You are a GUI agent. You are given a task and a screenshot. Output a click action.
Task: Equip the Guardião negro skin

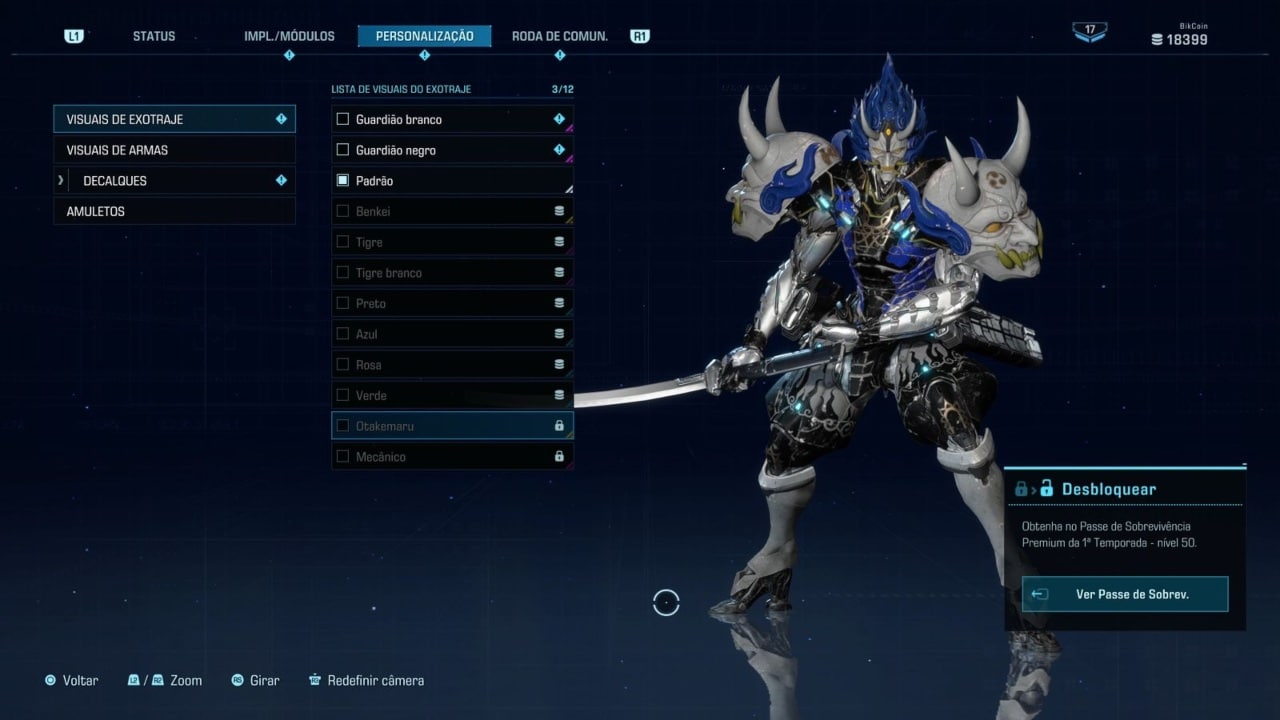452,150
